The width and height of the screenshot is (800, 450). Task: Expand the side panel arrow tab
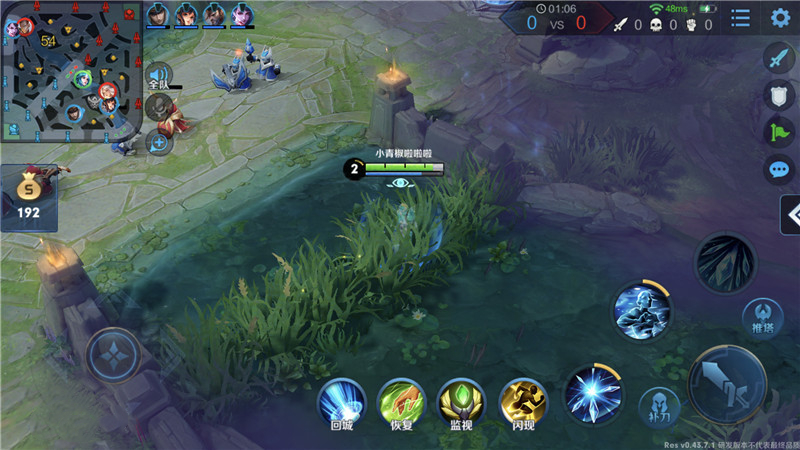point(790,214)
